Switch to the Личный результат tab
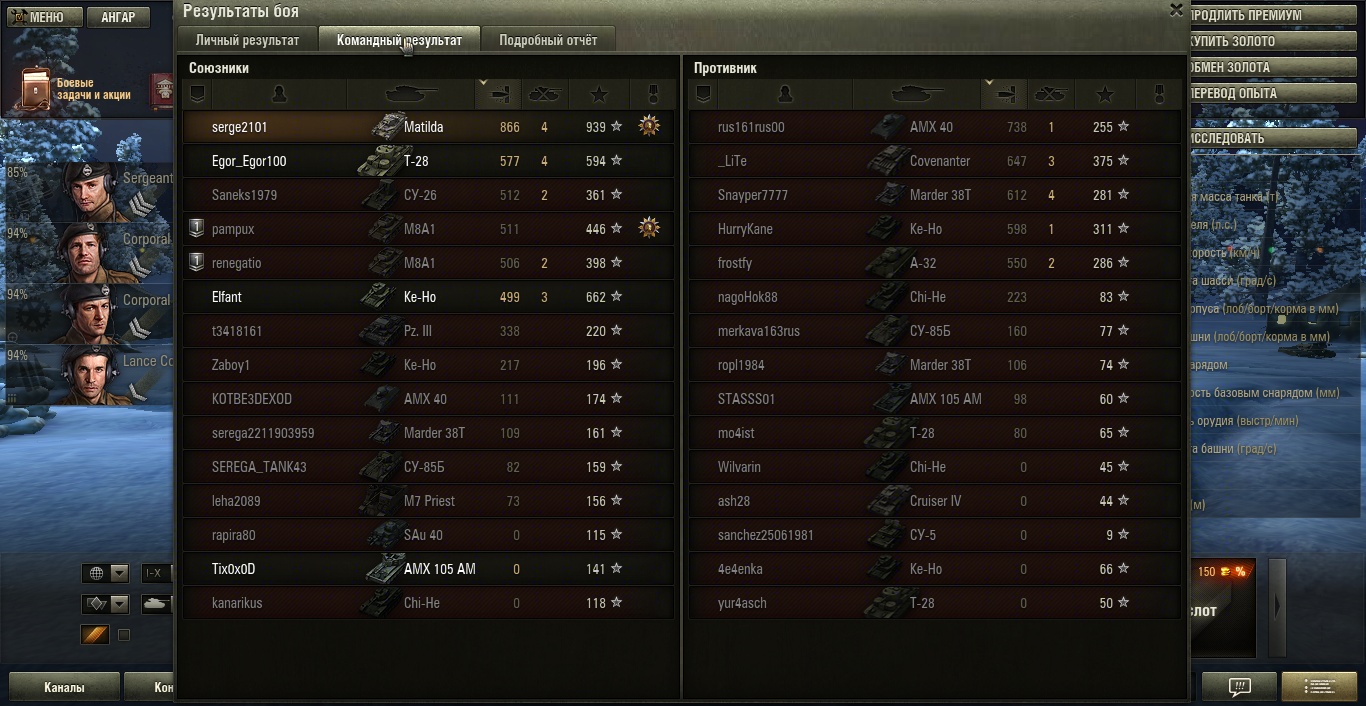The height and width of the screenshot is (706, 1366). (247, 40)
